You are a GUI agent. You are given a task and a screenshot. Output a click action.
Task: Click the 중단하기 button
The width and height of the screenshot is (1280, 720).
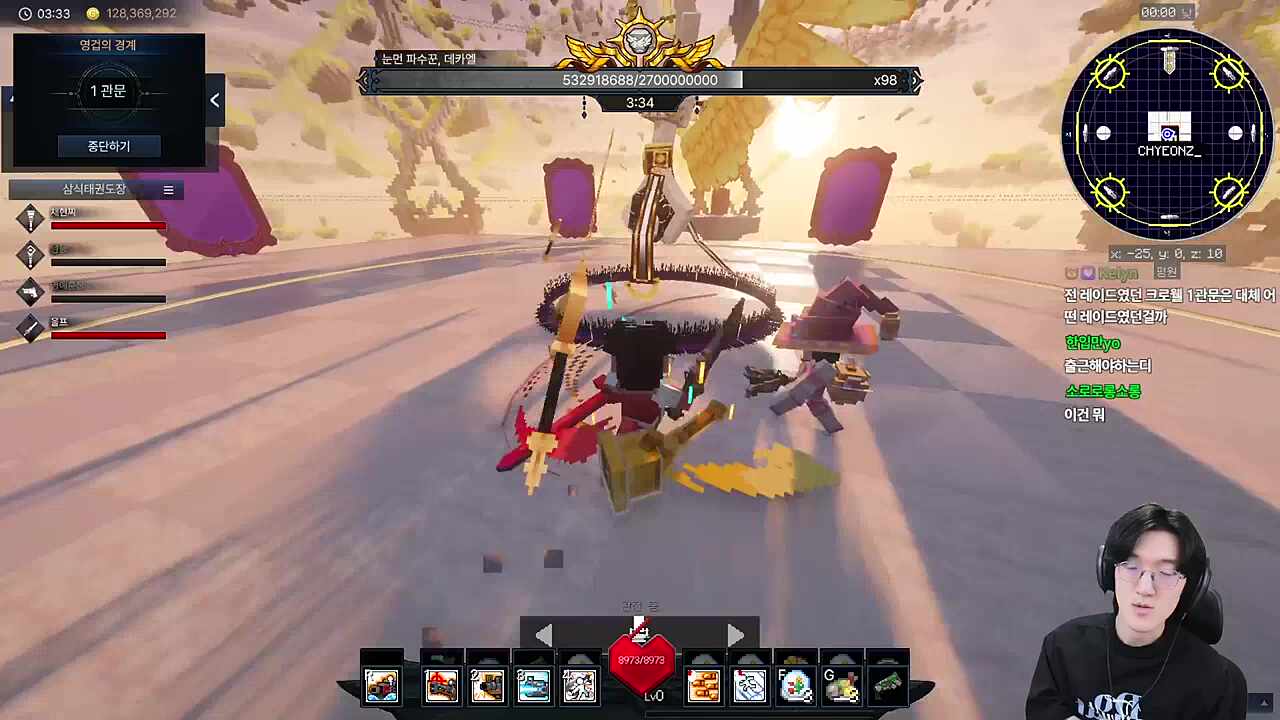click(x=108, y=146)
